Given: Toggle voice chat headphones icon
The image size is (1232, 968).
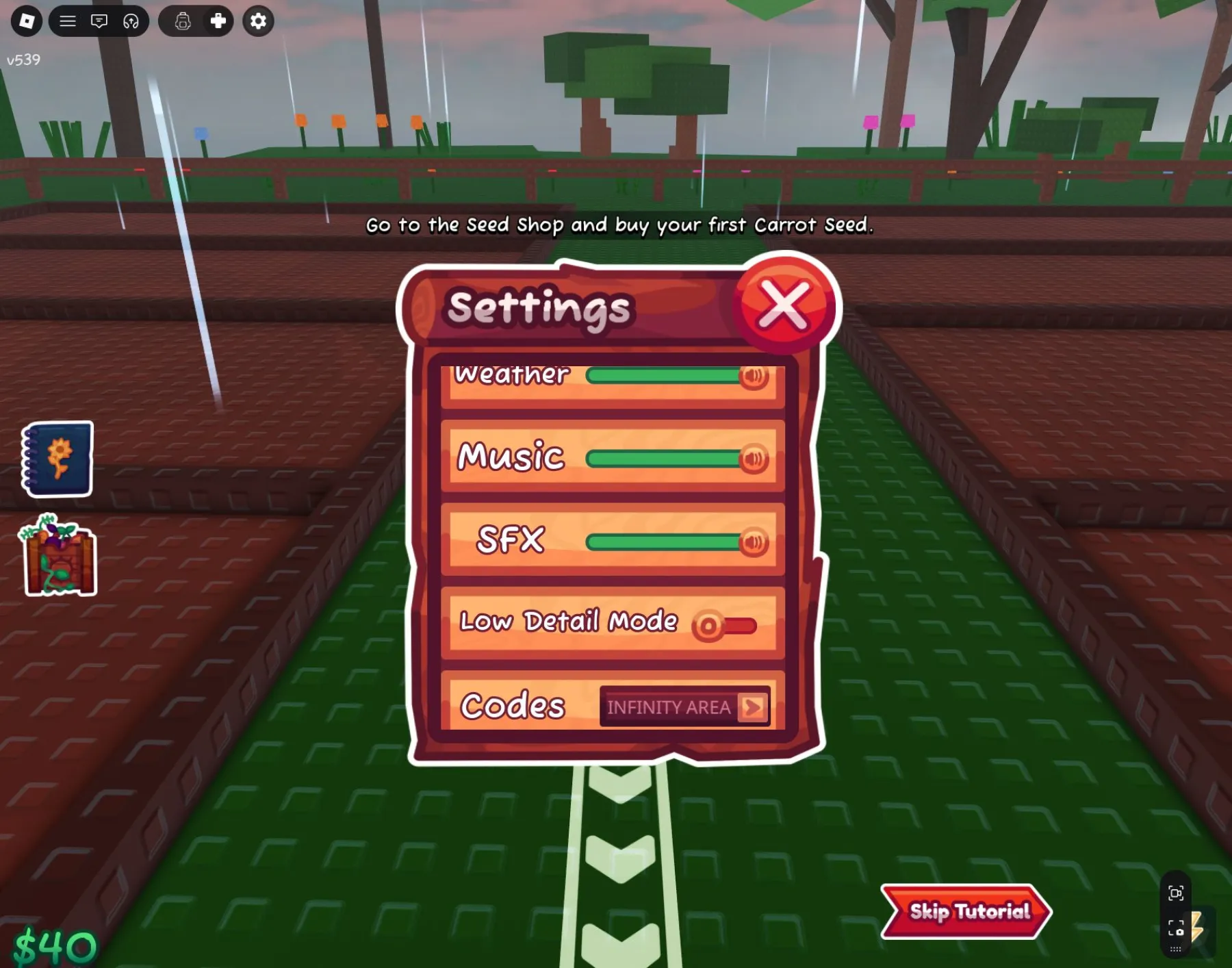Looking at the screenshot, I should point(131,21).
